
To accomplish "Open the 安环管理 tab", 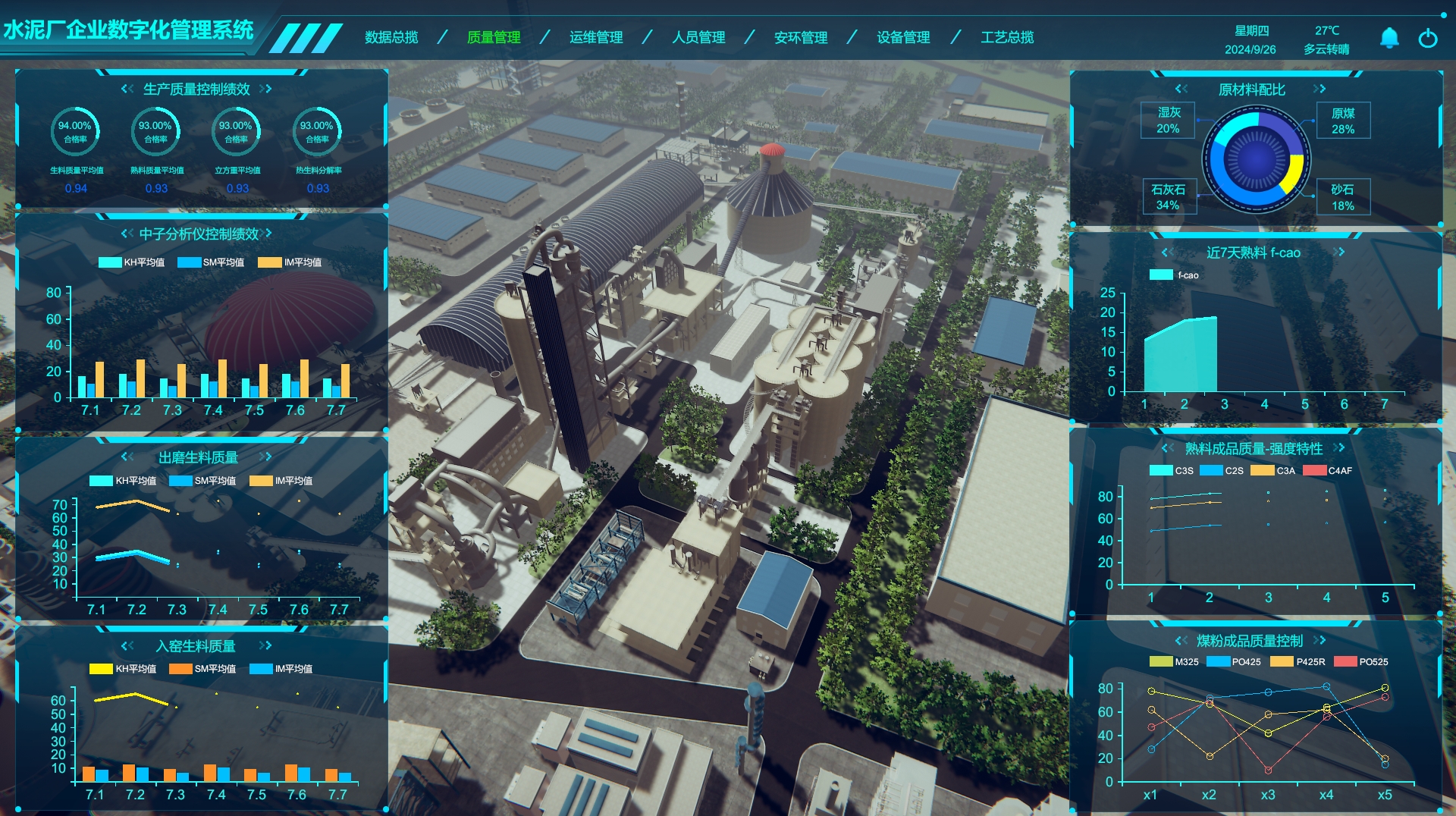I will coord(801,37).
